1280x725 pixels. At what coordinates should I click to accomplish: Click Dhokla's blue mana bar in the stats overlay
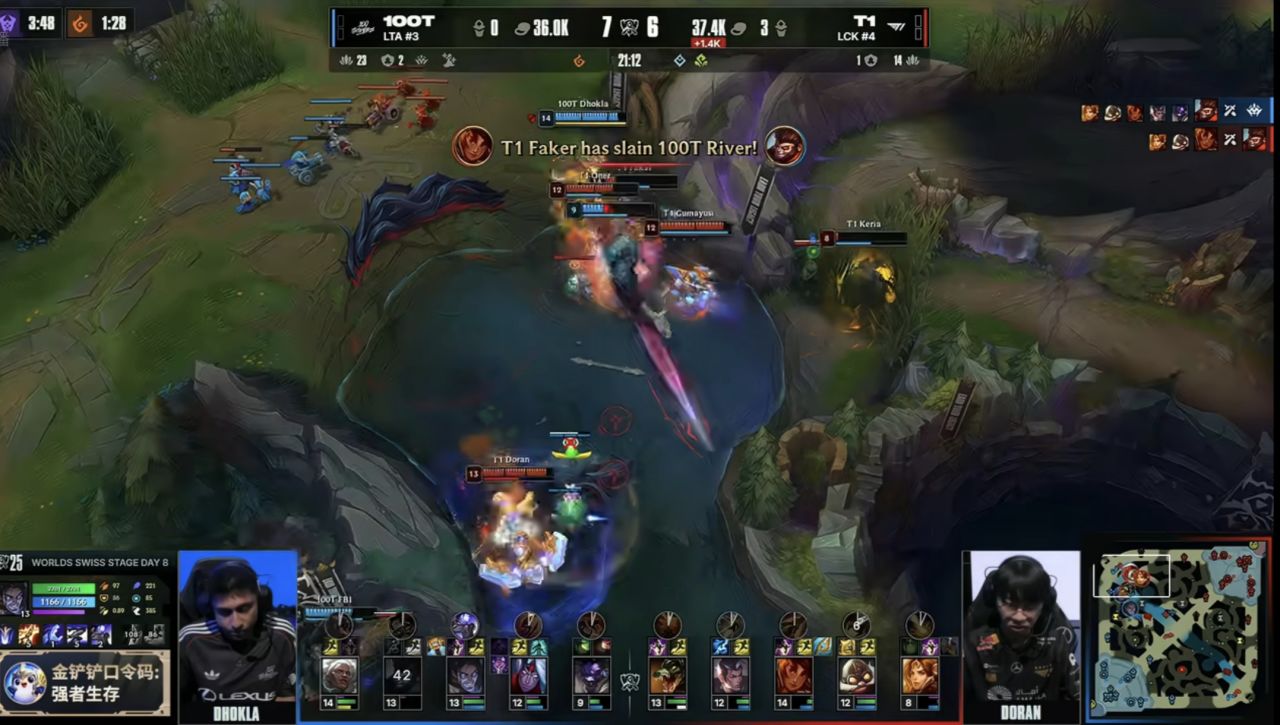[63, 601]
